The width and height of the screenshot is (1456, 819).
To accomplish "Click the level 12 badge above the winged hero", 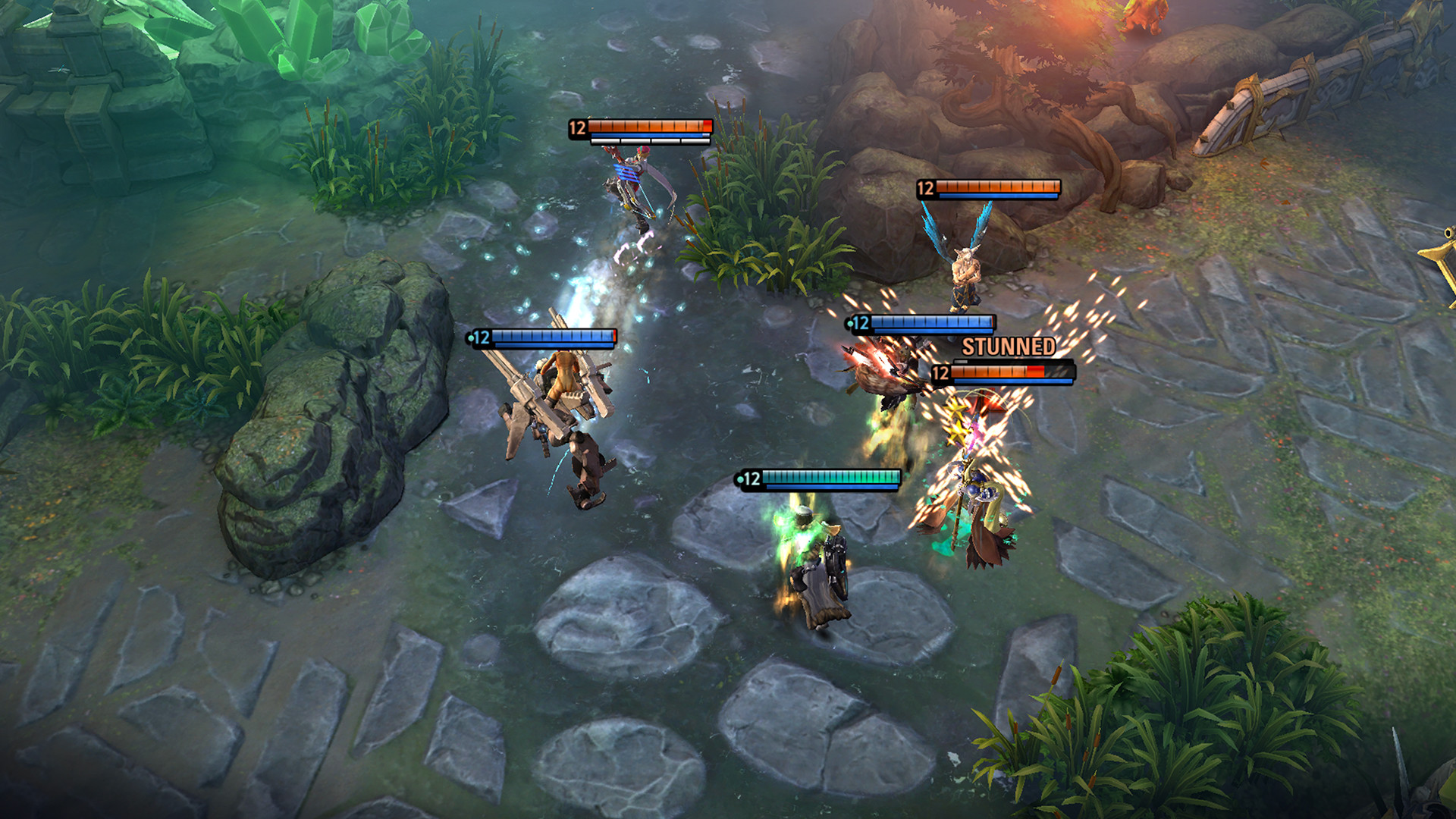I will pyautogui.click(x=925, y=187).
